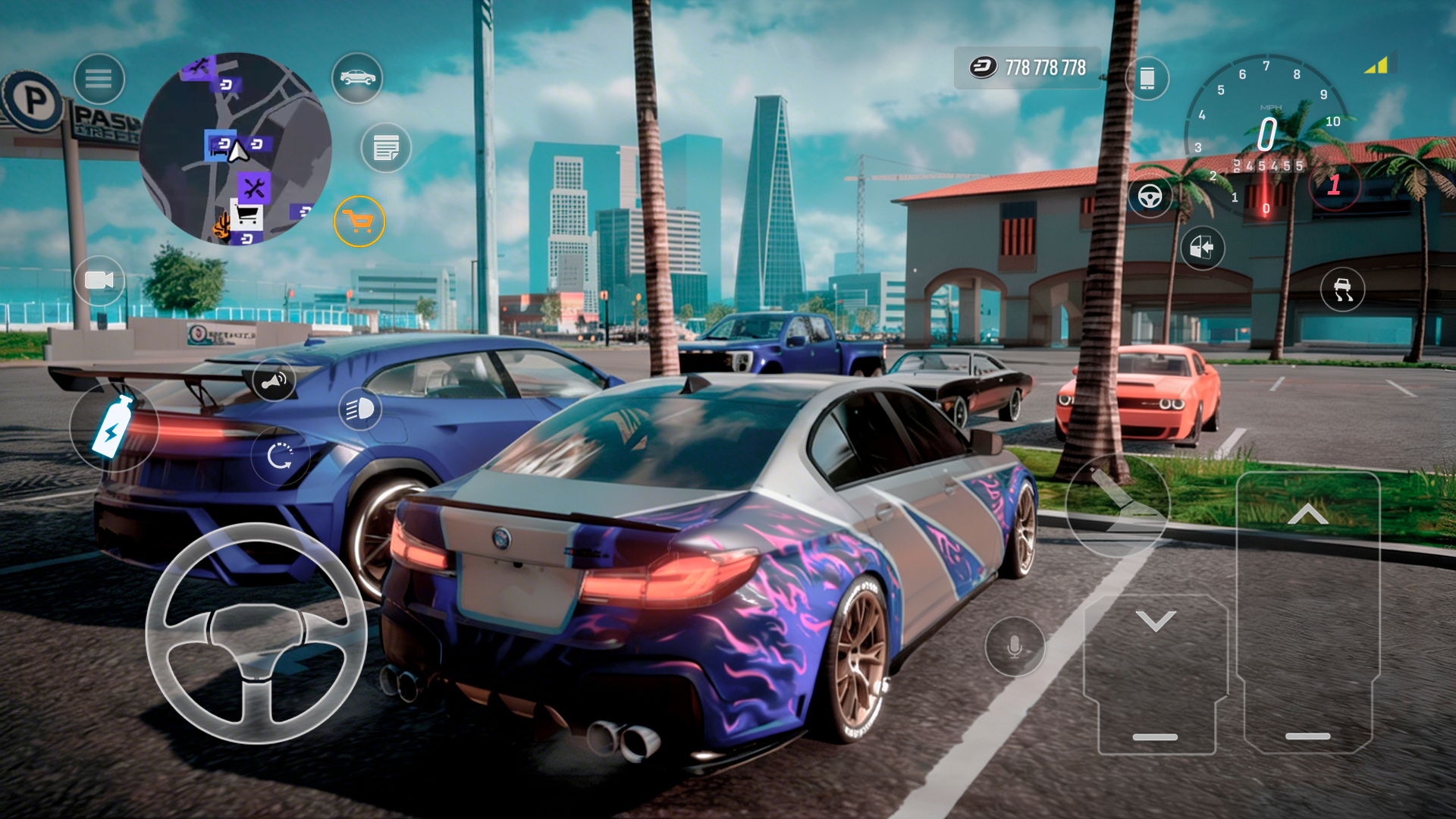Screen dimensions: 1456x819
Task: Open the quests list icon below the car icon
Action: click(387, 149)
